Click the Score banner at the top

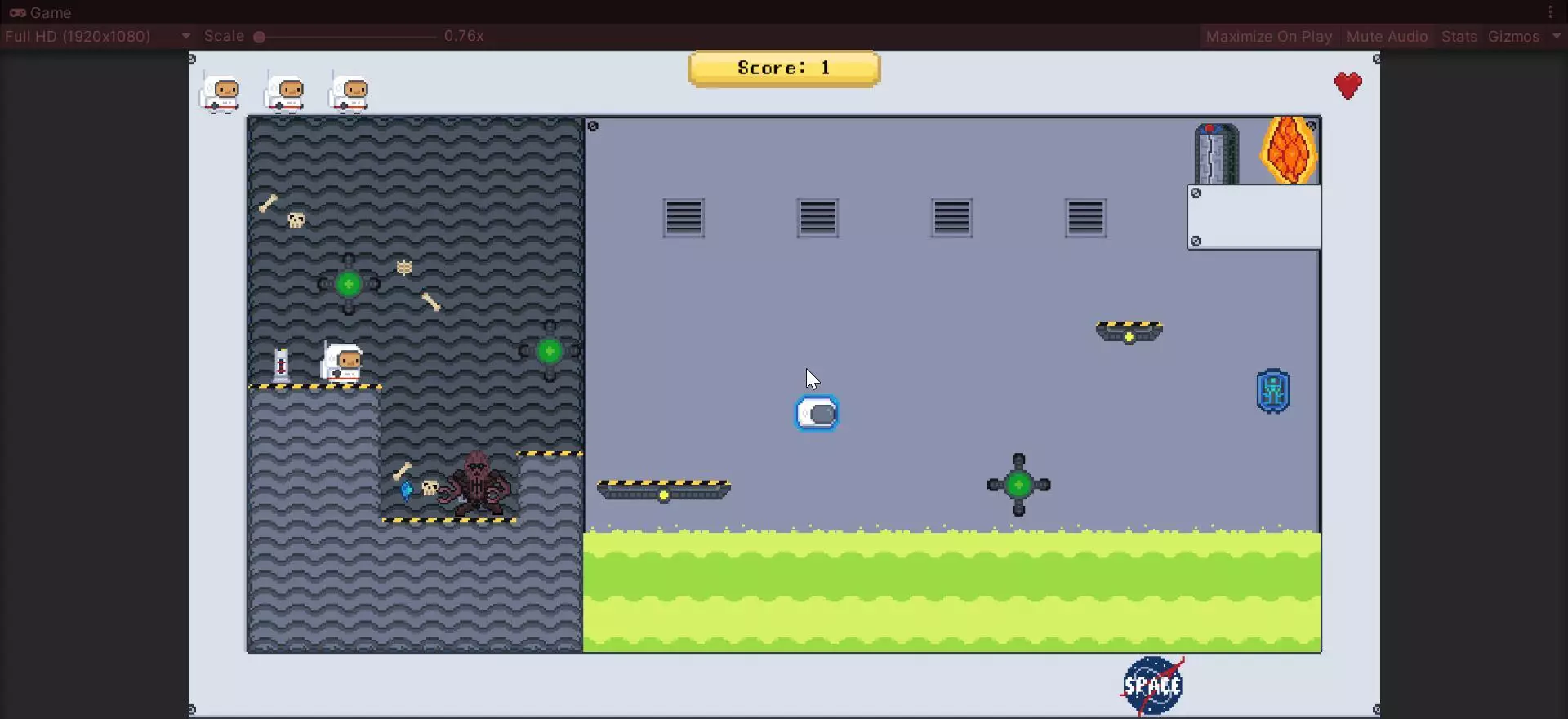click(784, 68)
